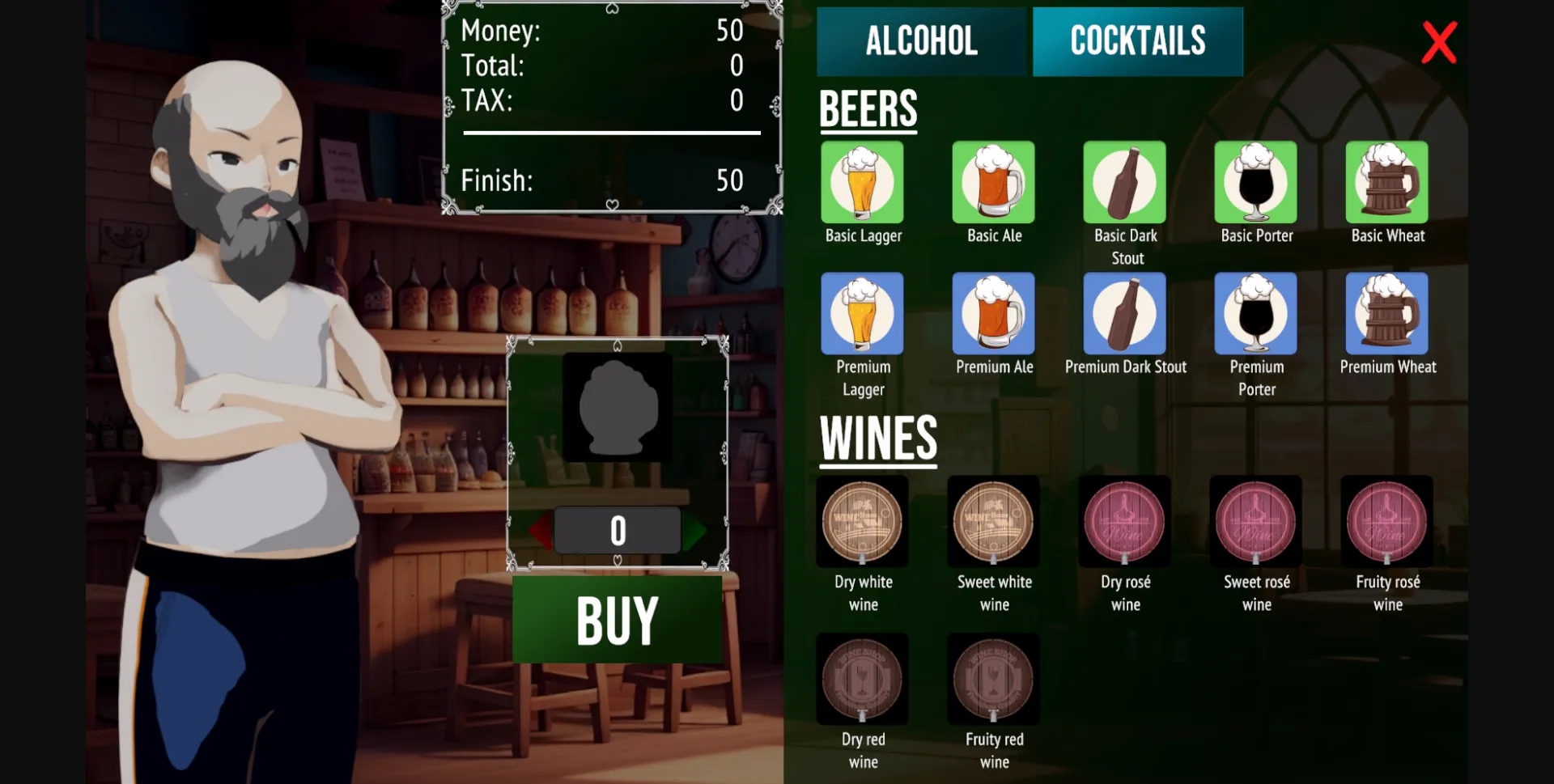The width and height of the screenshot is (1554, 784).
Task: Toggle the Basic Porter selection
Action: [1255, 184]
